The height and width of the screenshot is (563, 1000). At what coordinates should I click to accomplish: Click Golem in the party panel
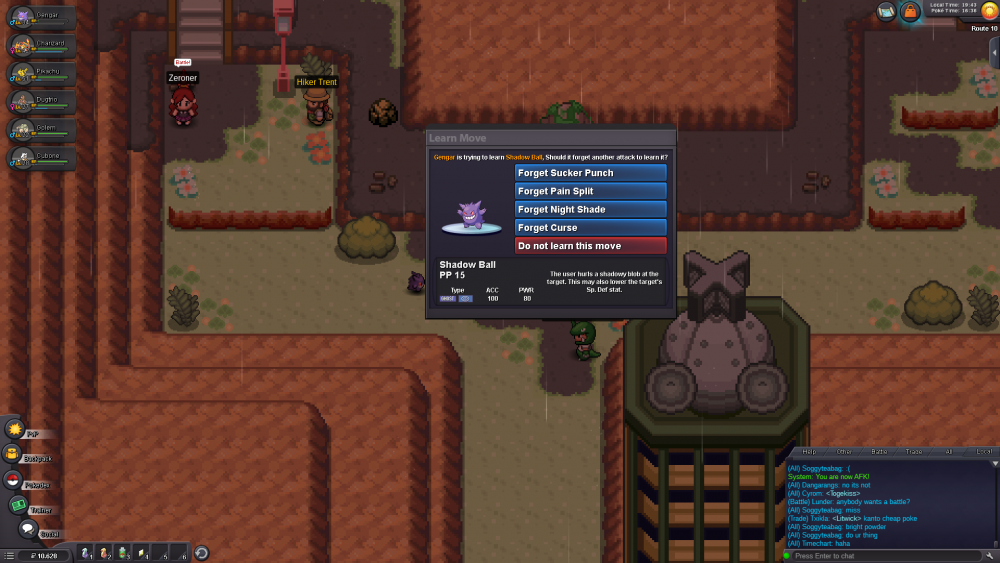(40, 131)
